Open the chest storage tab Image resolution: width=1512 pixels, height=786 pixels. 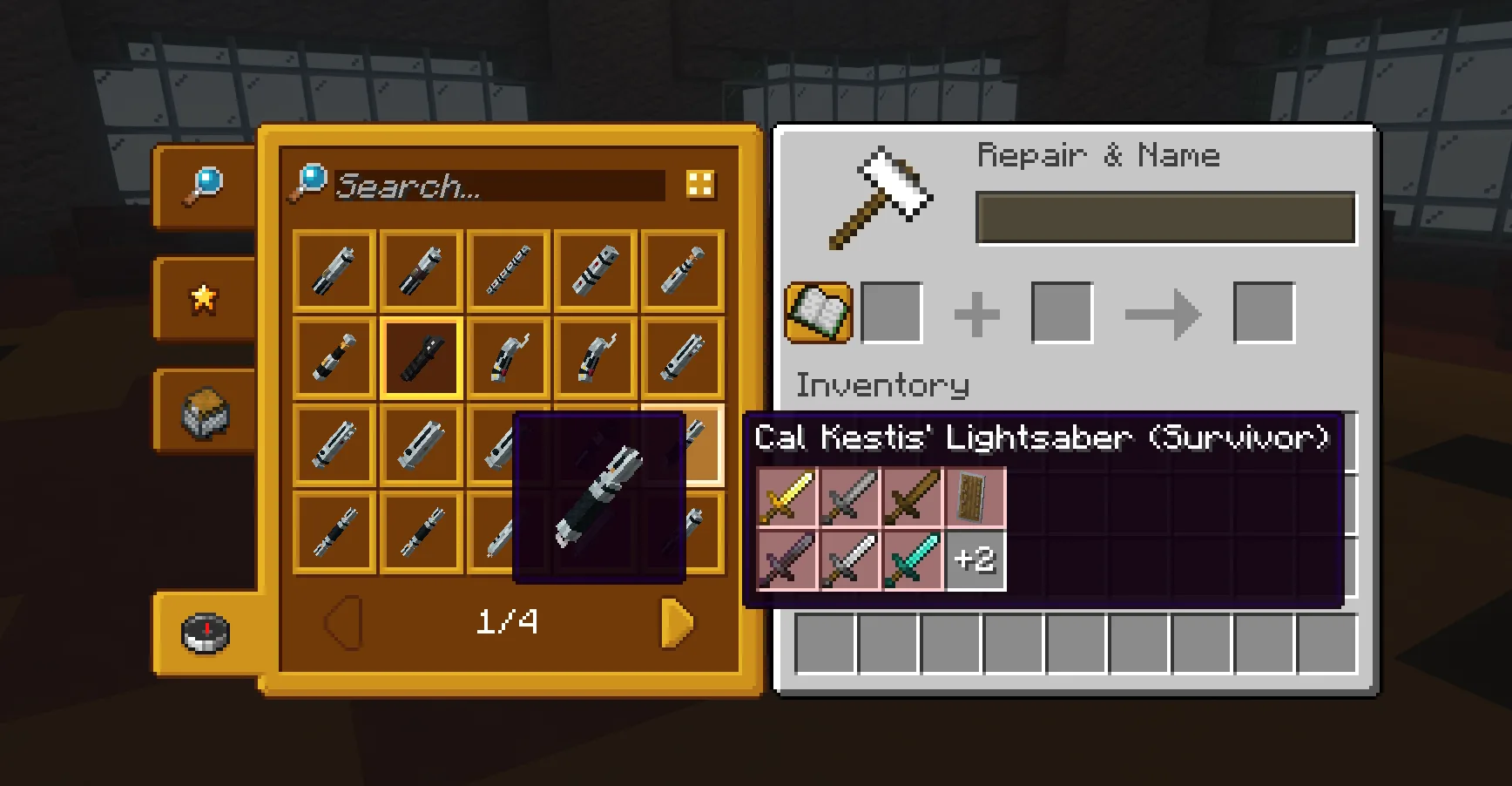click(x=204, y=412)
